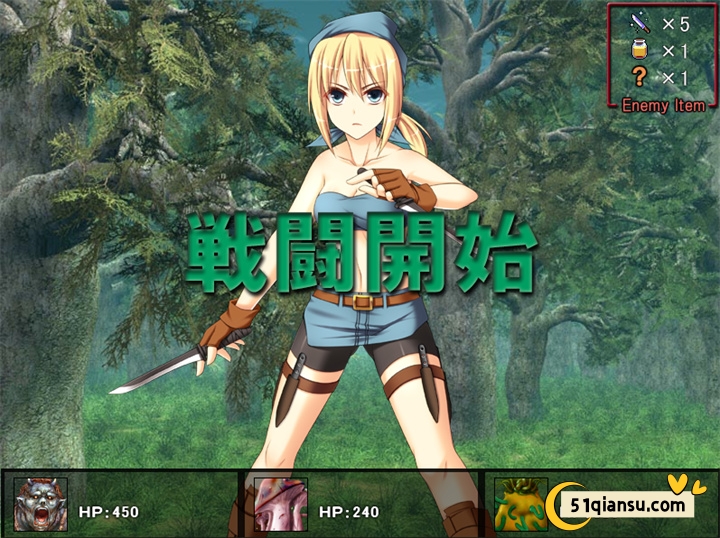Choose the orange question mark item
Screen dimensions: 720x538
click(640, 78)
